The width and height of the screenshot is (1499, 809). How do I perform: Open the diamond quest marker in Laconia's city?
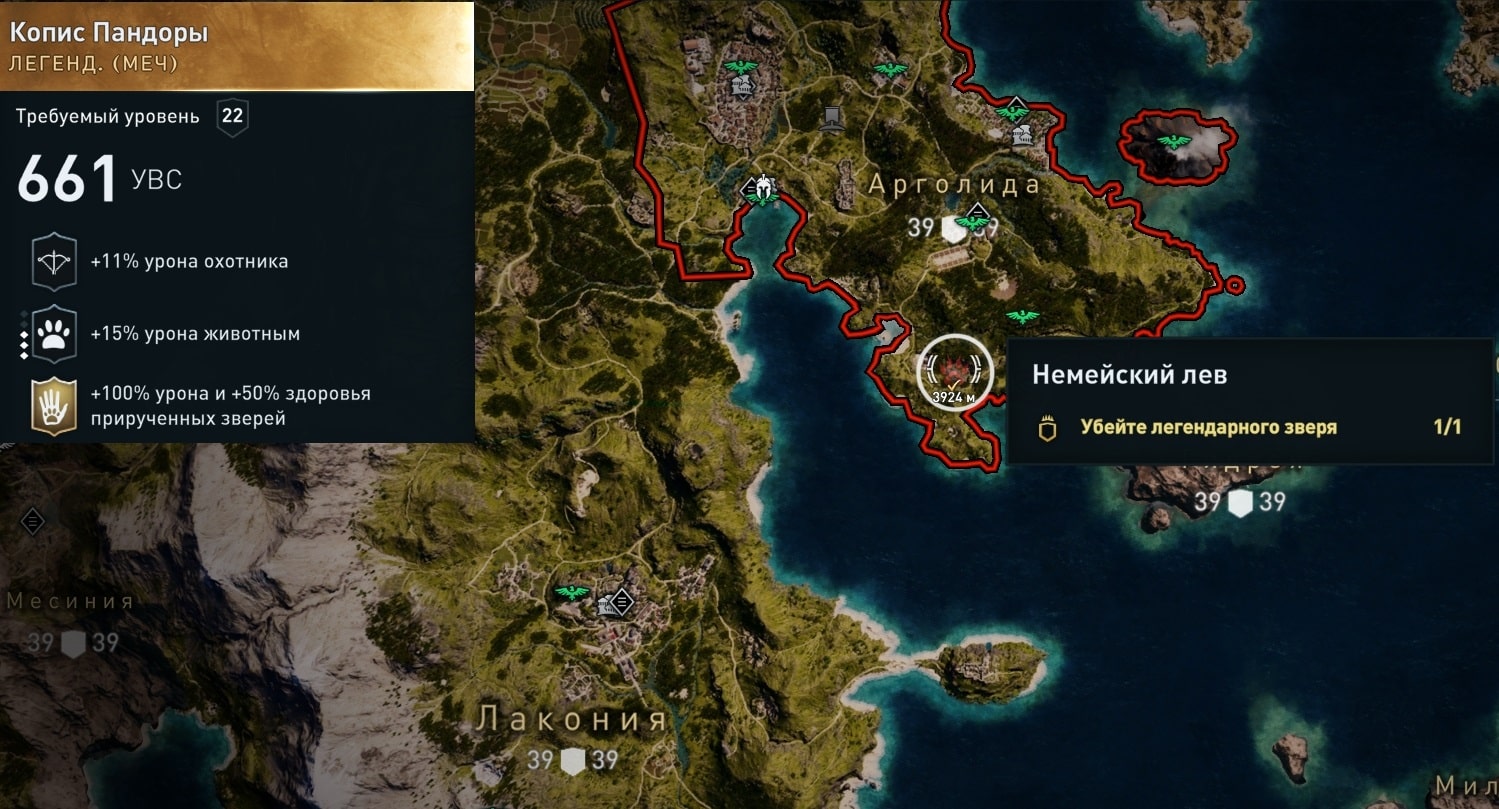[x=622, y=601]
